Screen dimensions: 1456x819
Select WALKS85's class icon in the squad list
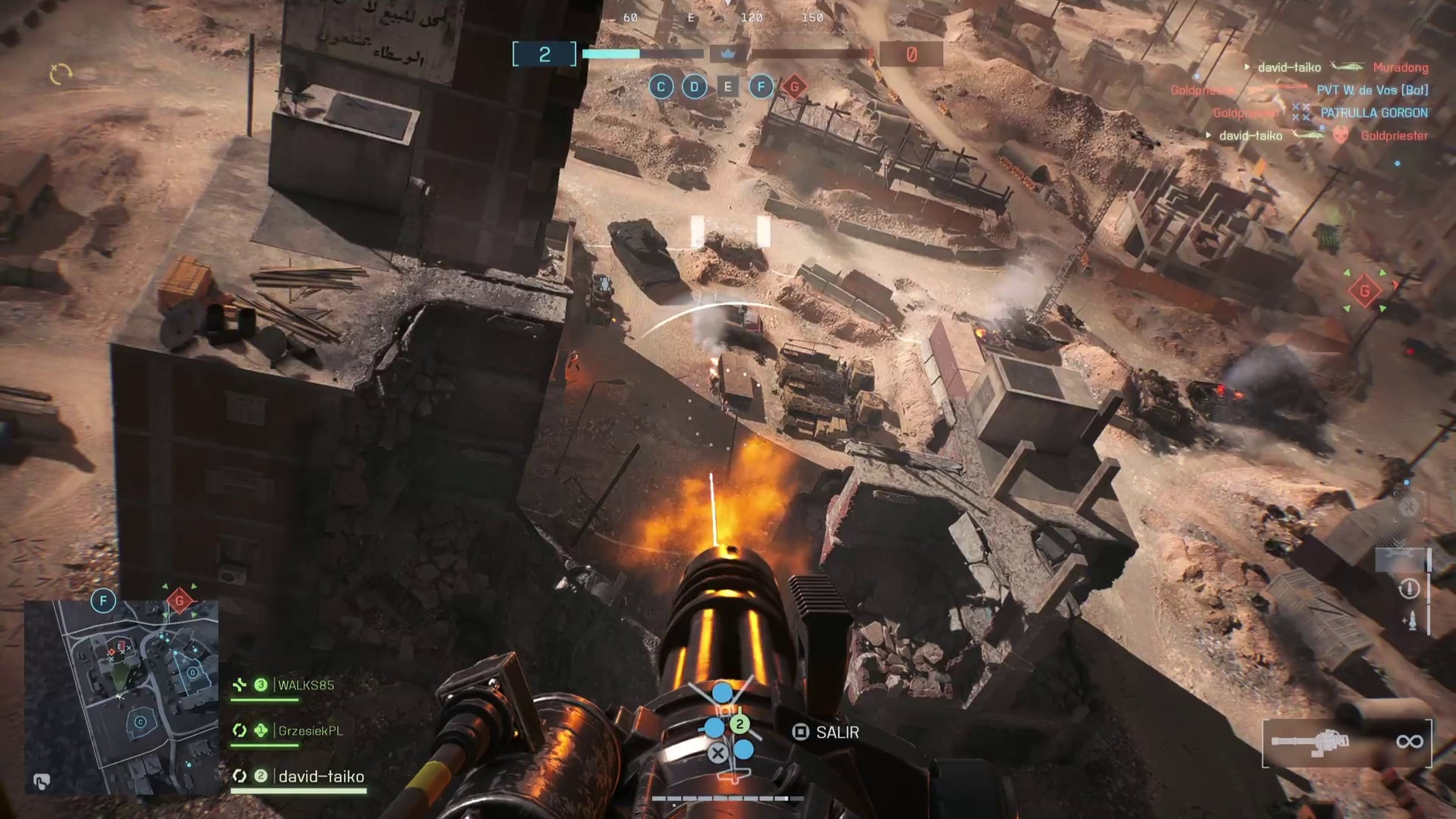(240, 684)
